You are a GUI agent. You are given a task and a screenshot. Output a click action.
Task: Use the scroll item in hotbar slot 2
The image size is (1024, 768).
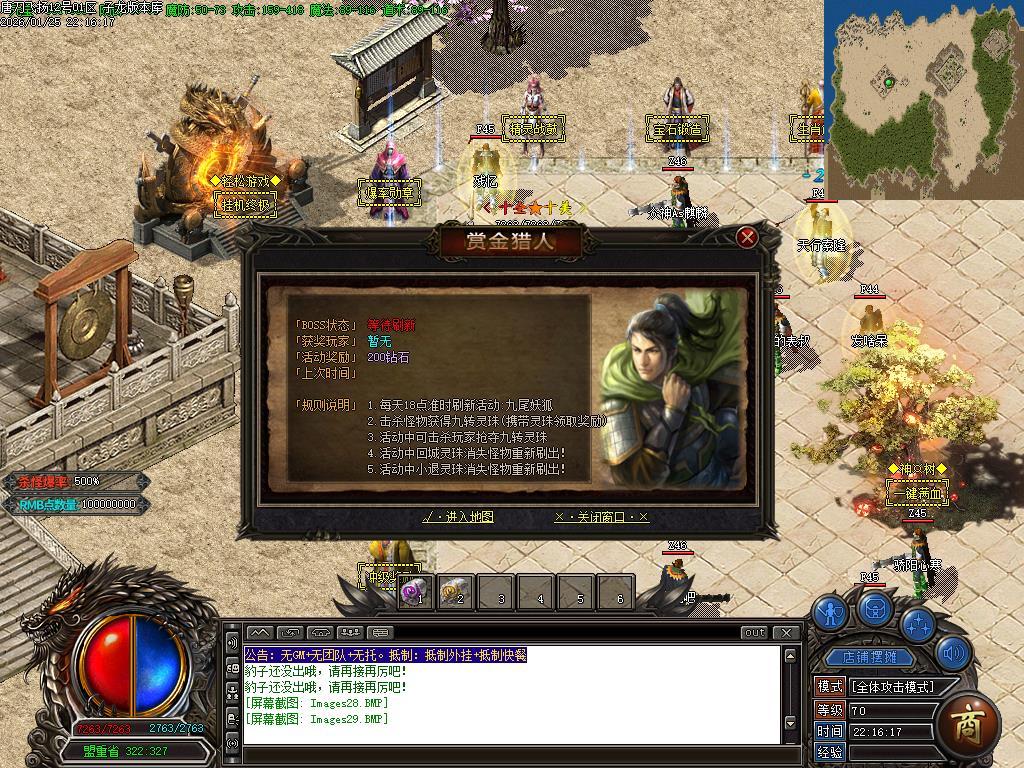pyautogui.click(x=455, y=592)
